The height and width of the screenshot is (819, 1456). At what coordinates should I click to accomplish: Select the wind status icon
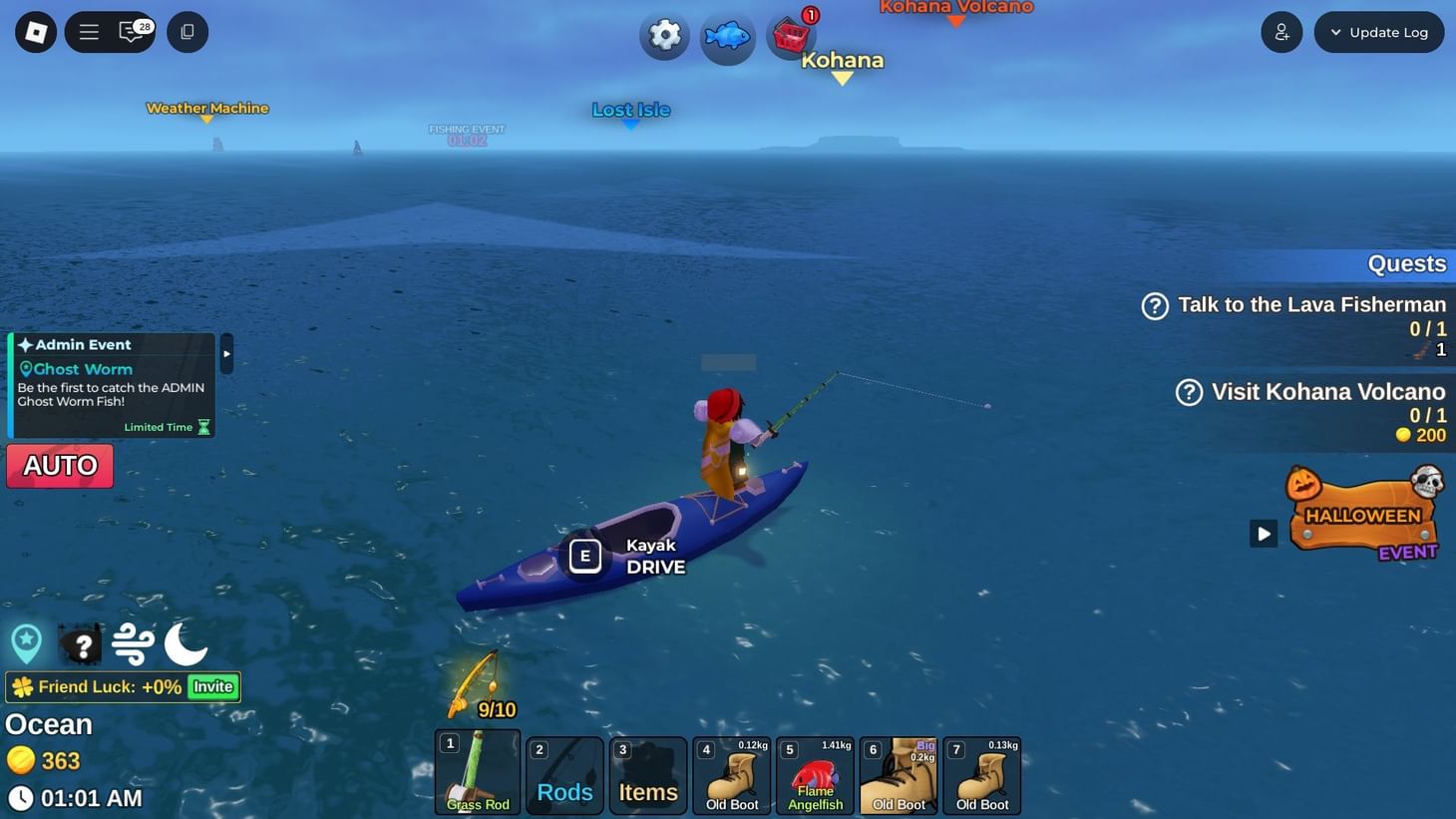tap(134, 643)
